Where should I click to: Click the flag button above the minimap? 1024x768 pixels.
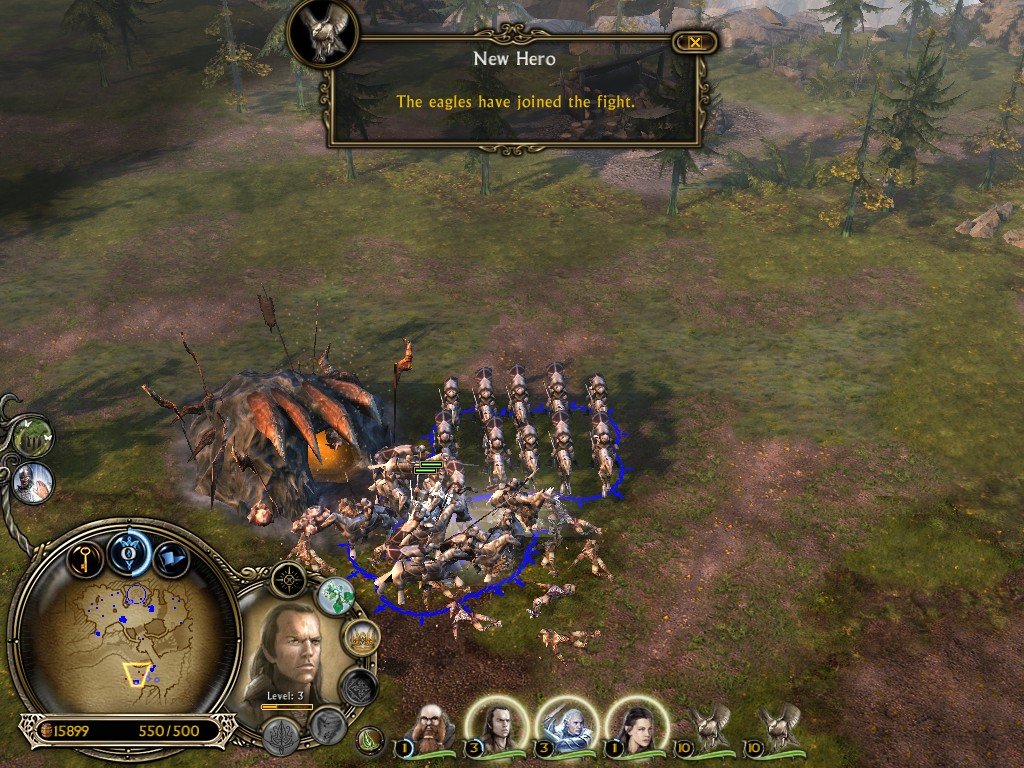[171, 557]
